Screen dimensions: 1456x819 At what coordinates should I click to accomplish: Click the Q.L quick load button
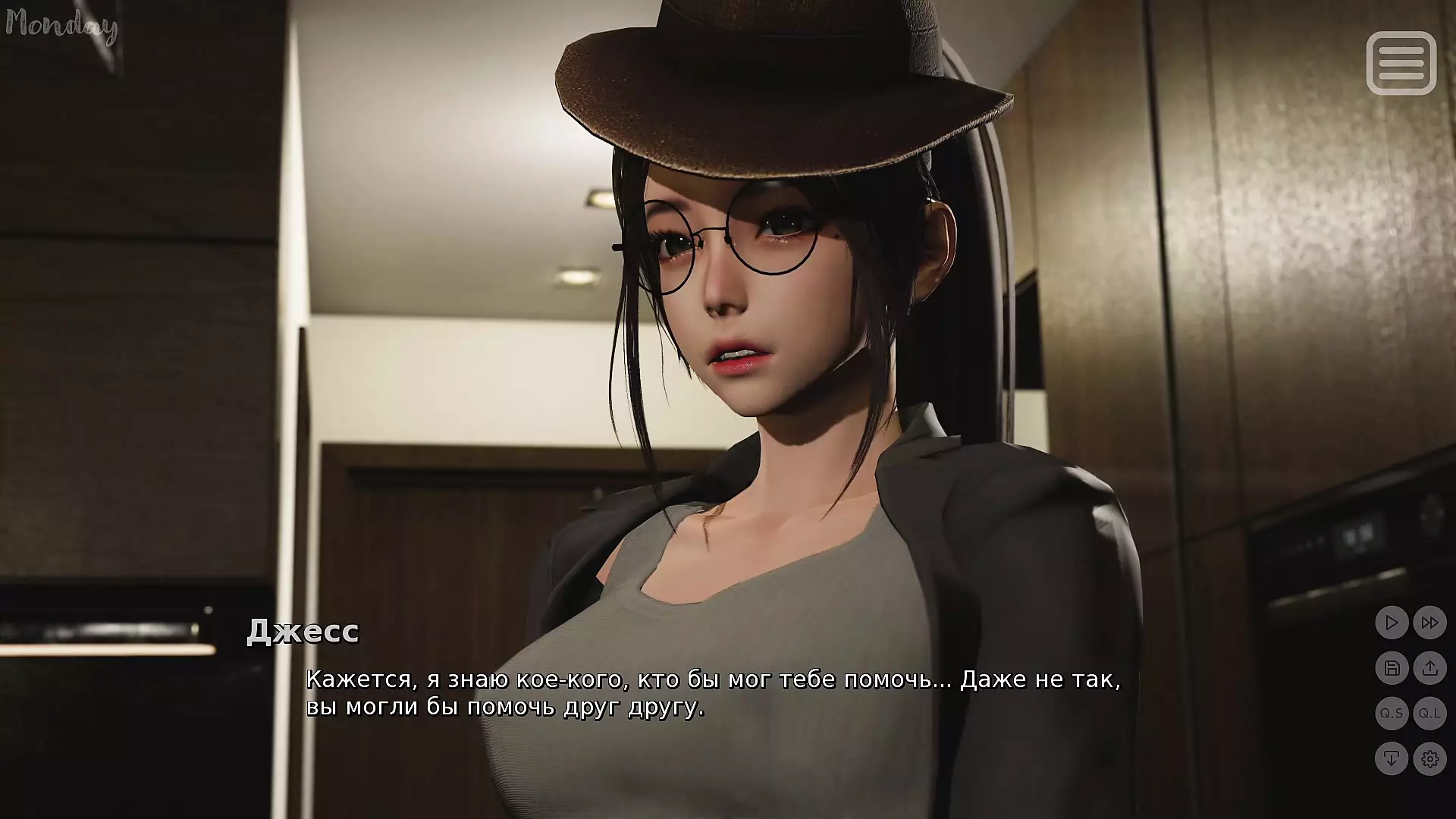[x=1430, y=714]
